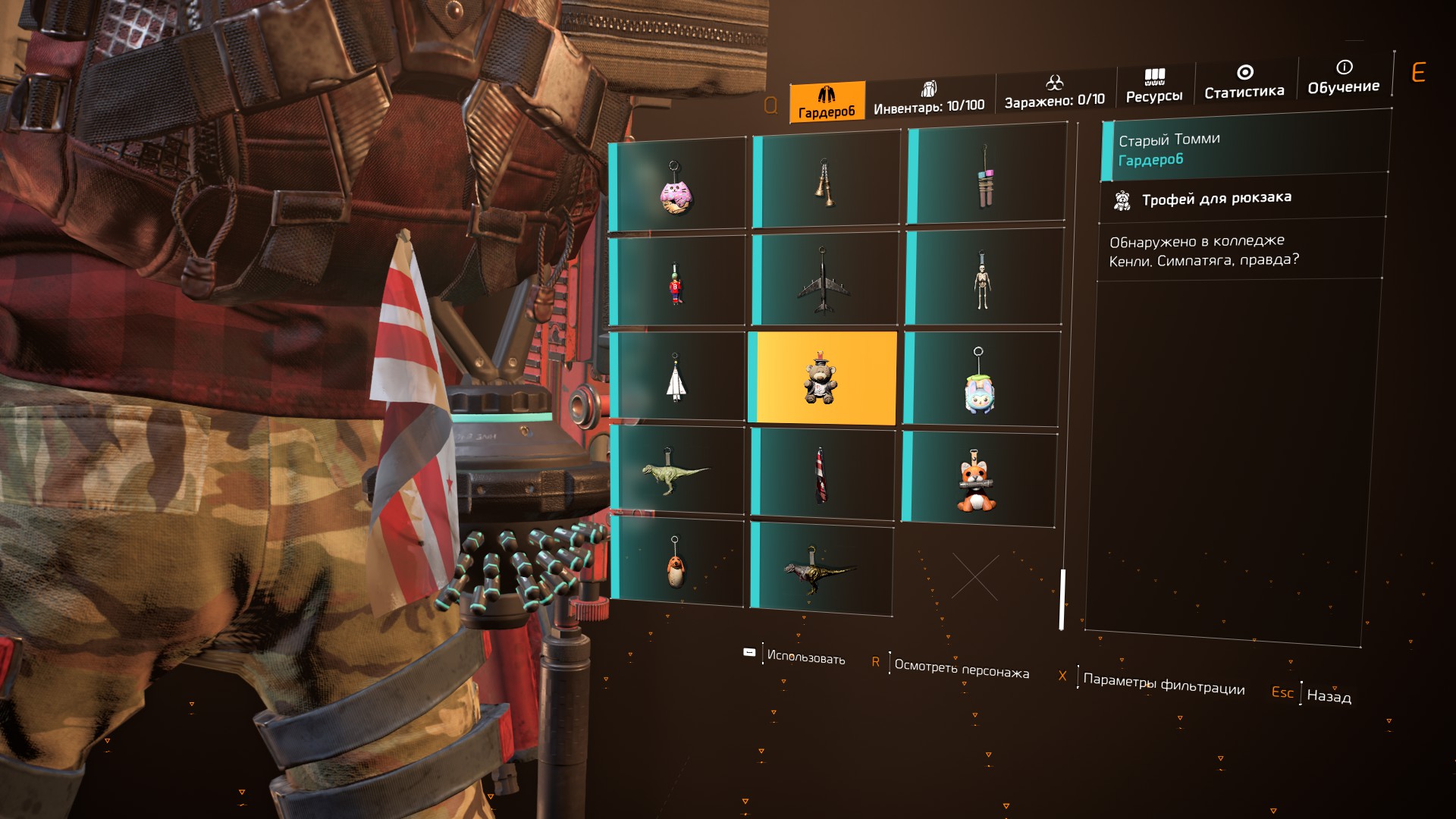Open the Заражено tab
Viewport: 1456px width, 819px height.
pos(1054,93)
